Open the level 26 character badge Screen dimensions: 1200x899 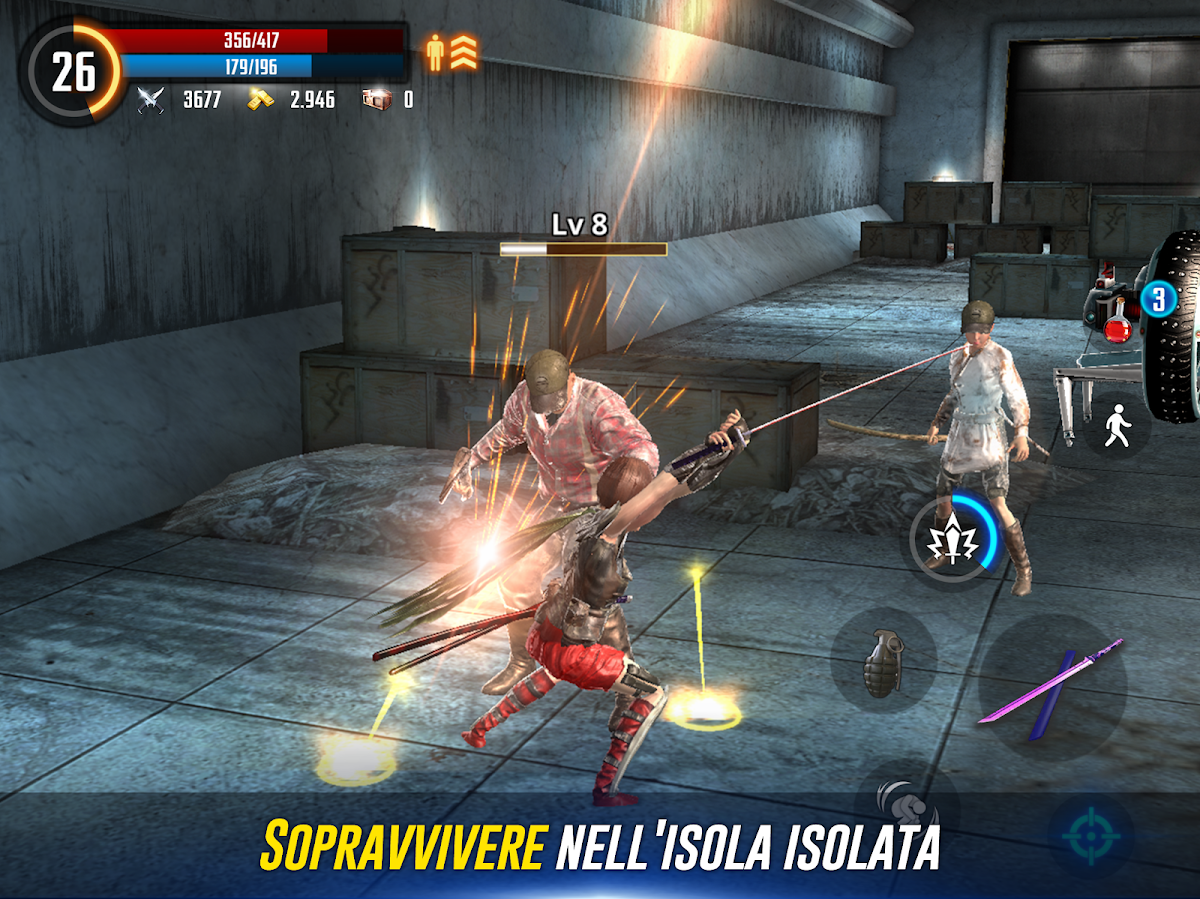coord(72,72)
